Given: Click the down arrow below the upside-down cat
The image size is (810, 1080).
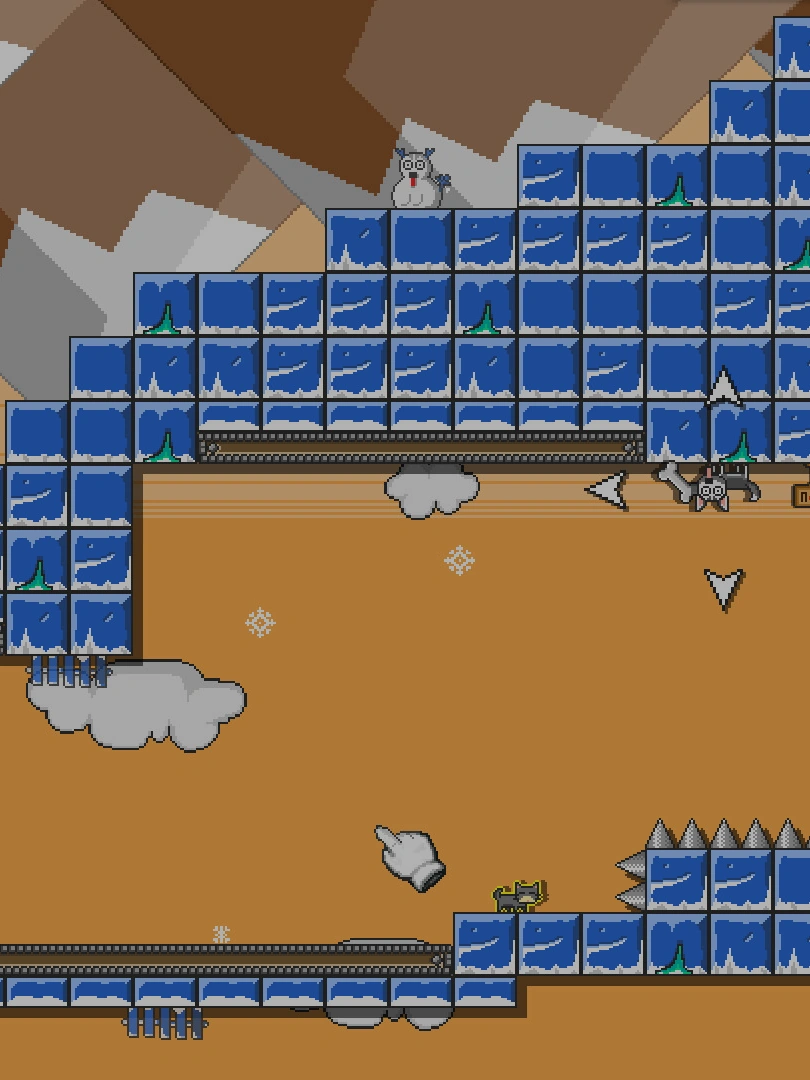Looking at the screenshot, I should (x=724, y=588).
